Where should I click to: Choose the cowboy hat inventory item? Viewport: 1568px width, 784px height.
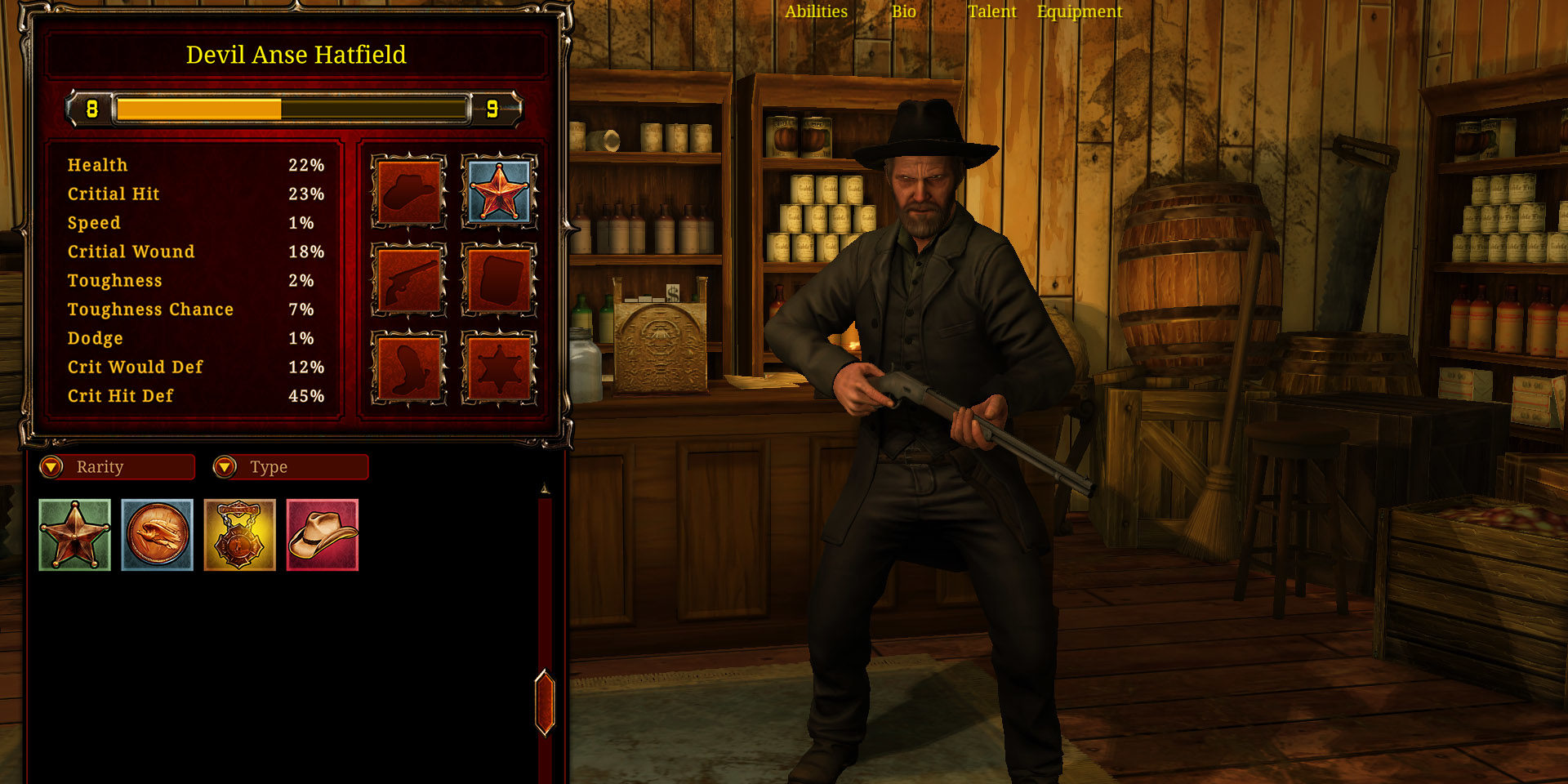[322, 535]
